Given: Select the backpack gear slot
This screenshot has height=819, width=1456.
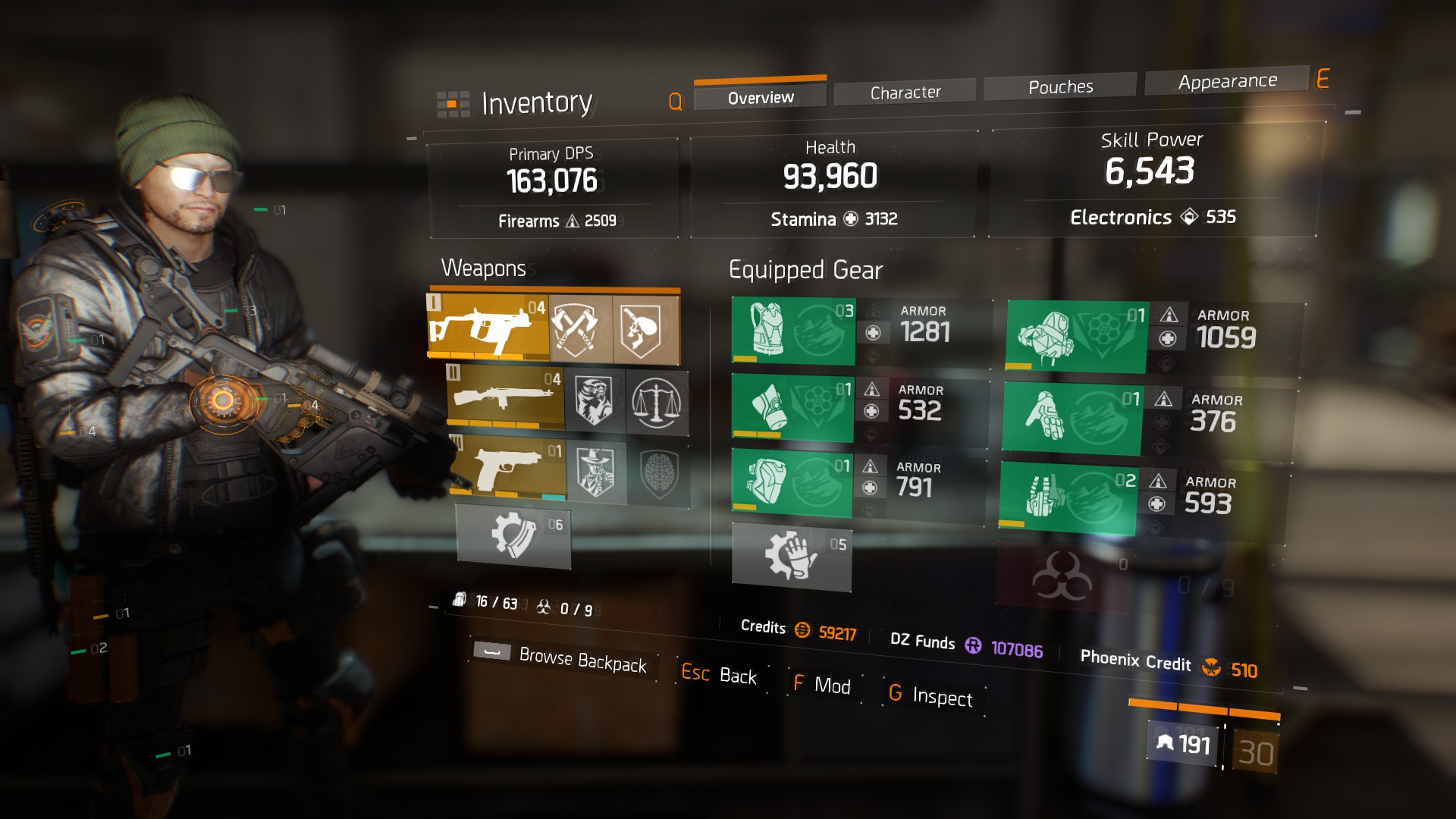Looking at the screenshot, I should tap(1077, 336).
